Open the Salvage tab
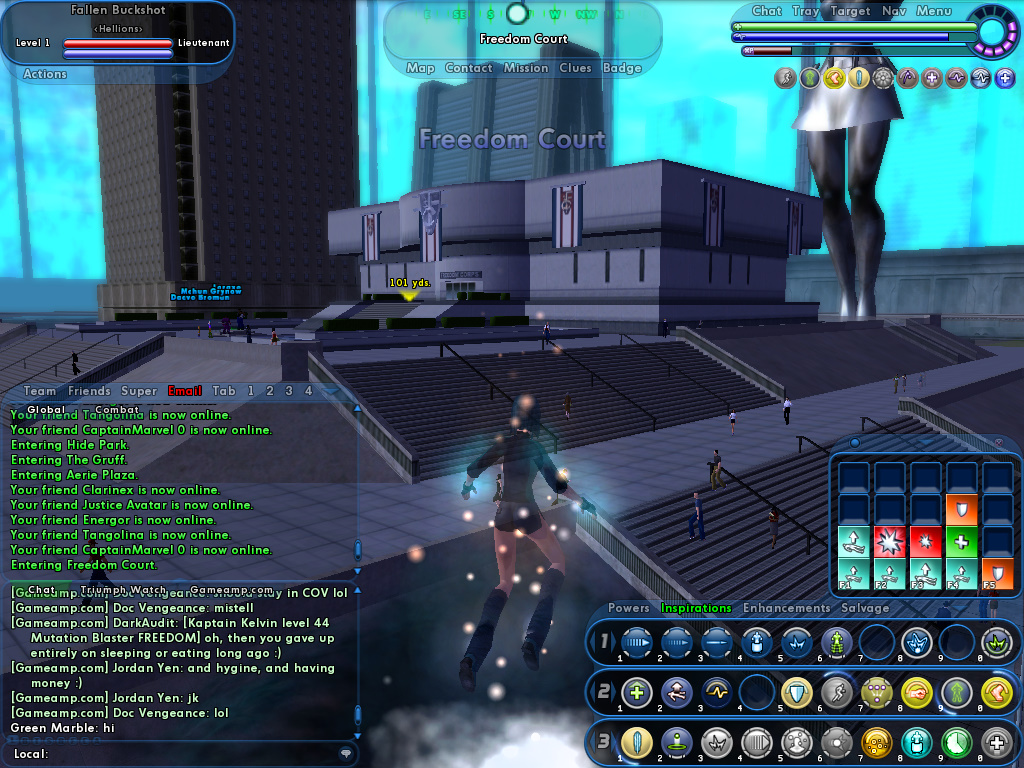Screen dimensions: 1024x768 pos(865,608)
